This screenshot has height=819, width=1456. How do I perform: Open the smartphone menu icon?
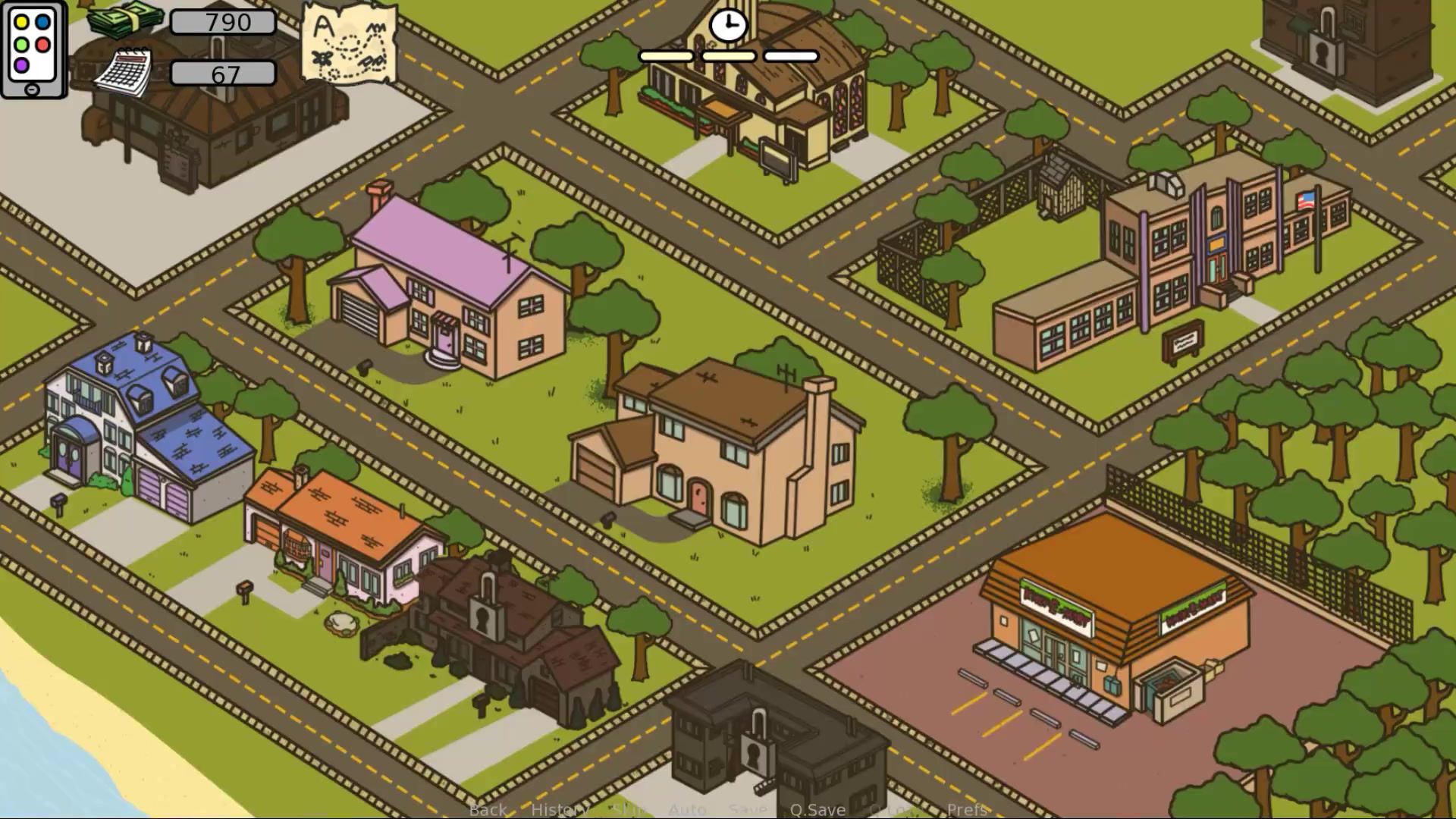coord(33,49)
